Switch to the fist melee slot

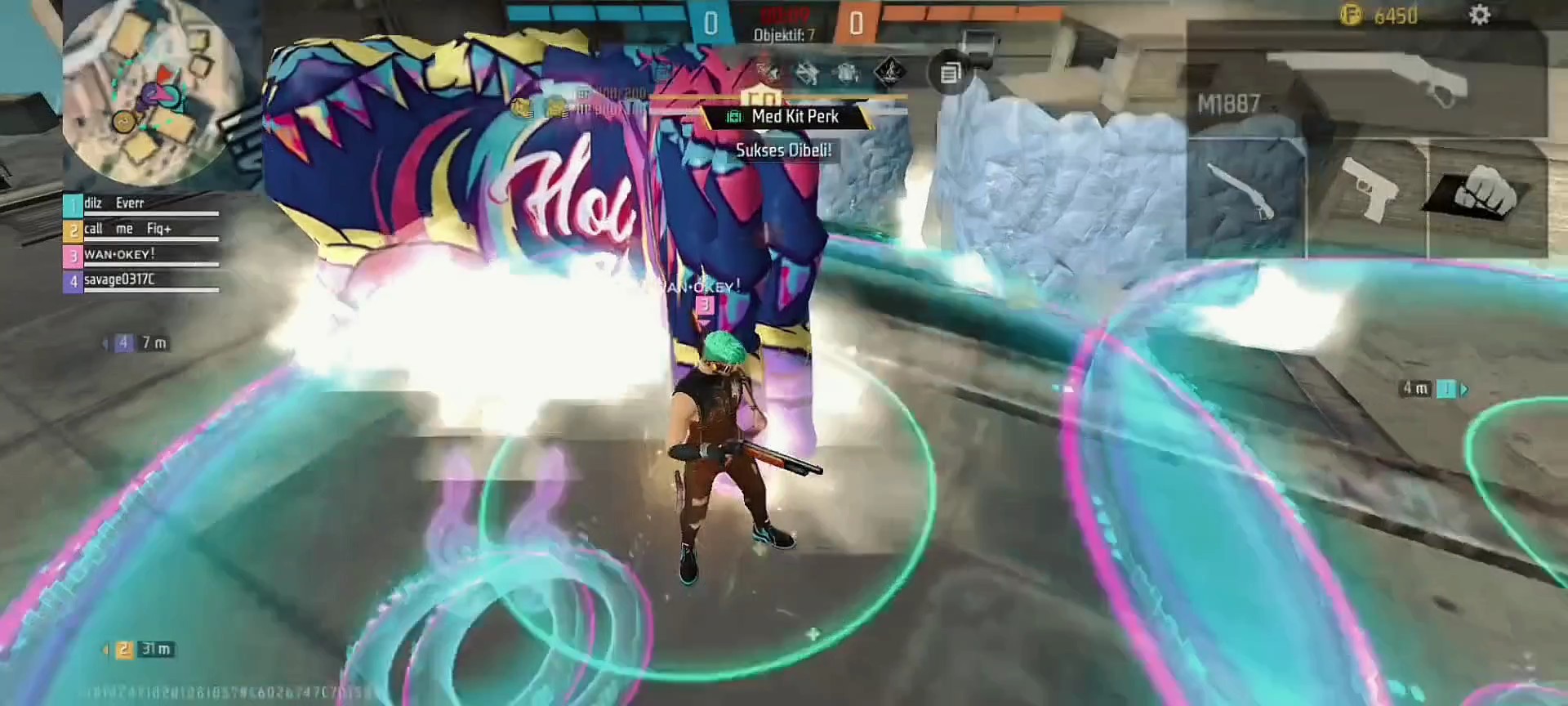(x=1486, y=196)
